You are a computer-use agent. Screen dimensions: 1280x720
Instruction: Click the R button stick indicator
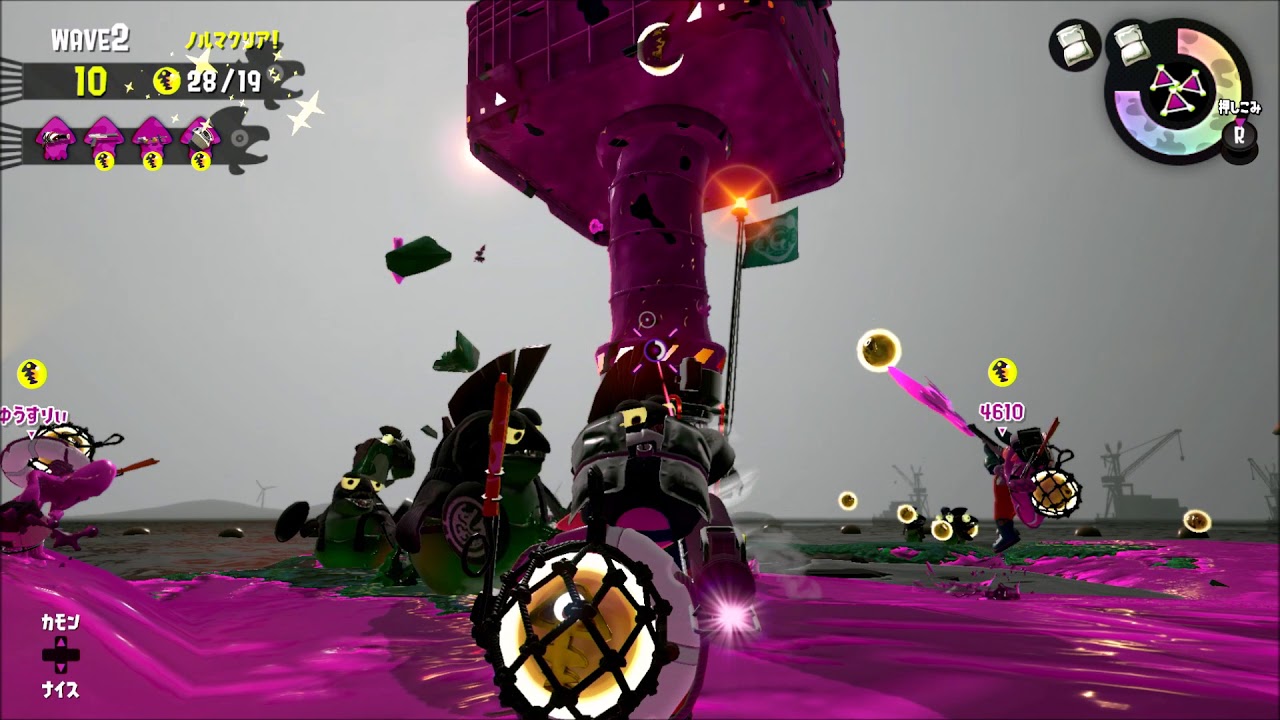[1240, 136]
